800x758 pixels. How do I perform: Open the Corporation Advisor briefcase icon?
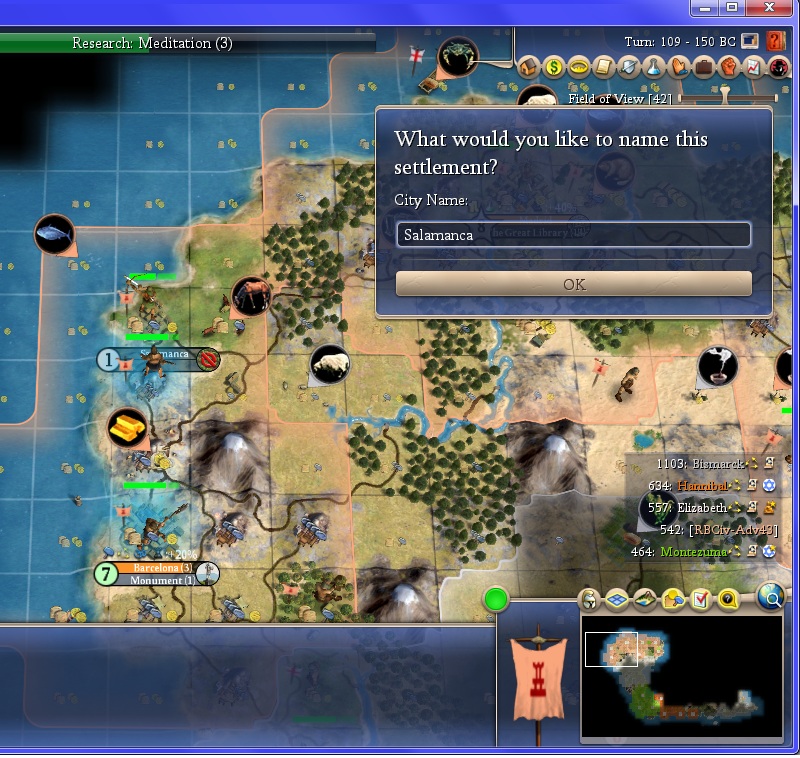tap(703, 68)
